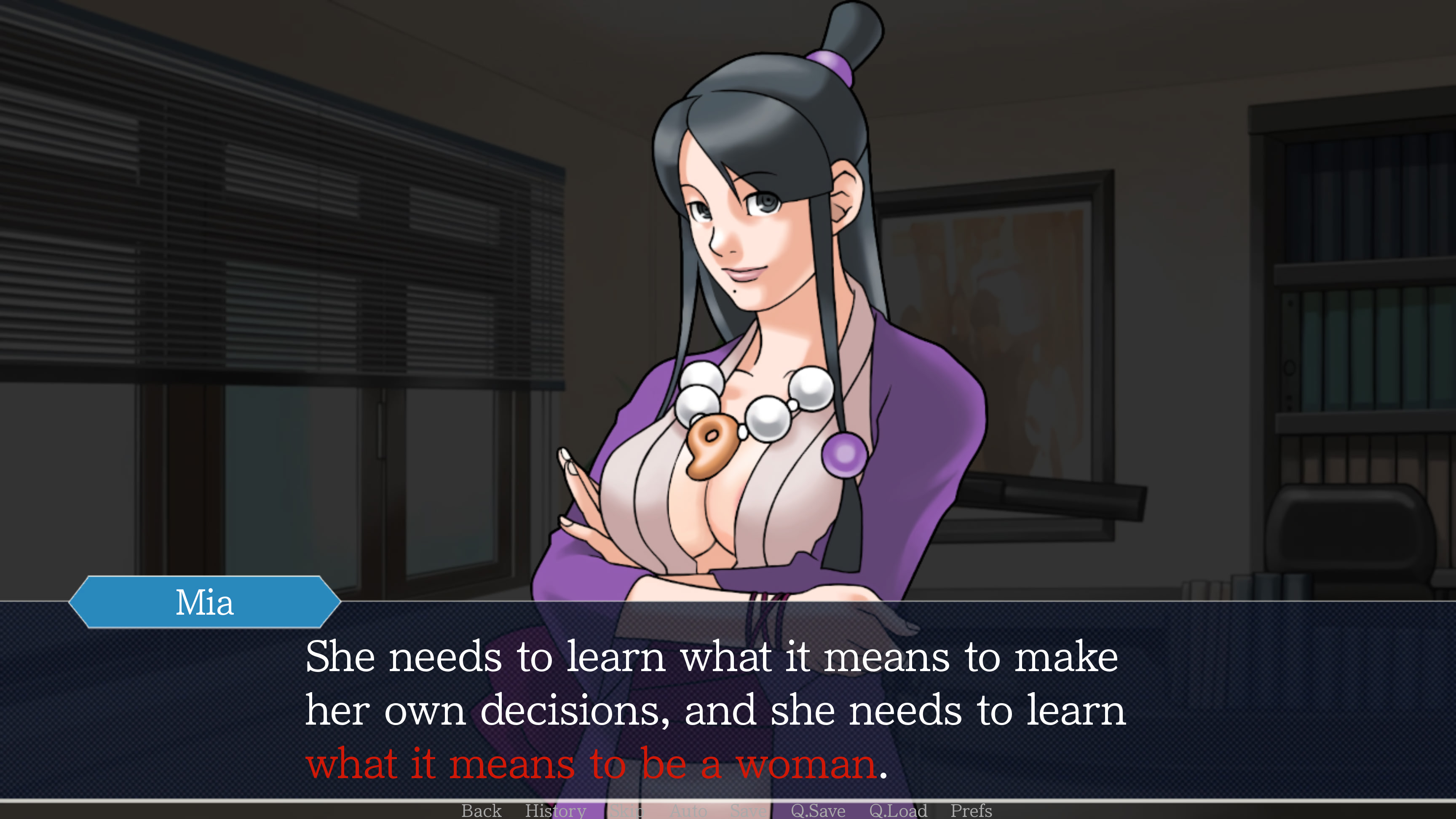Open the Save screen
The width and height of the screenshot is (1456, 819).
tap(747, 811)
